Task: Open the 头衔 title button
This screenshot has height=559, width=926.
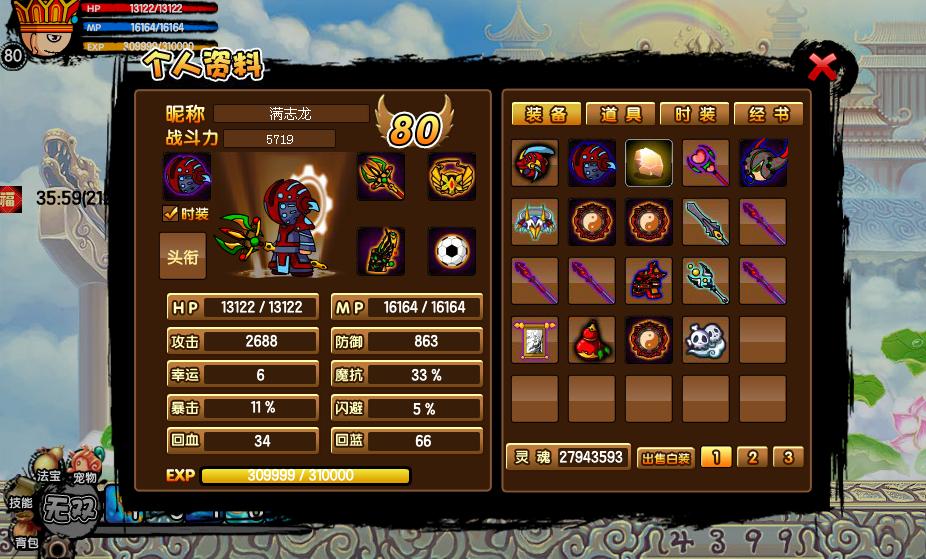Action: click(183, 256)
